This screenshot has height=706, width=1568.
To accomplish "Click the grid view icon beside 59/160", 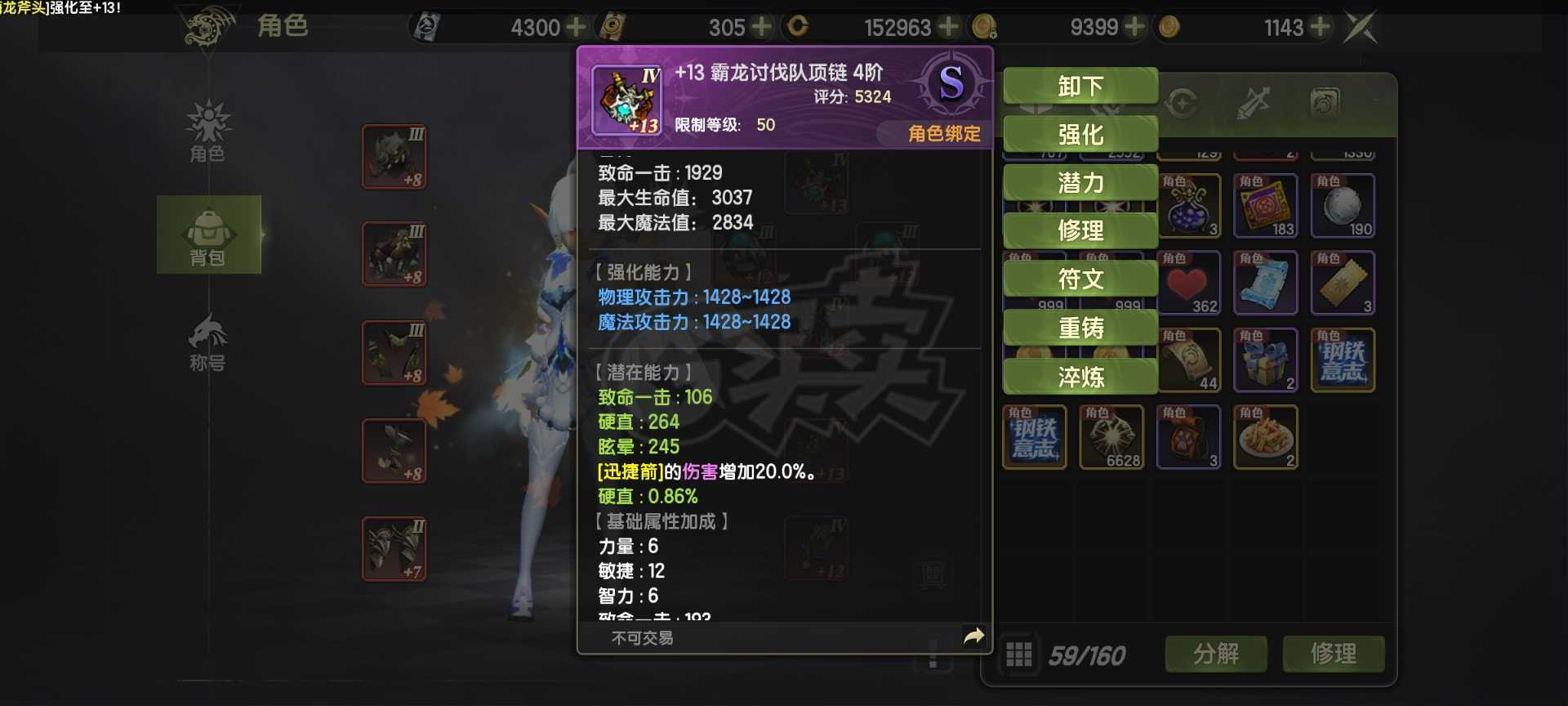I will point(1019,654).
